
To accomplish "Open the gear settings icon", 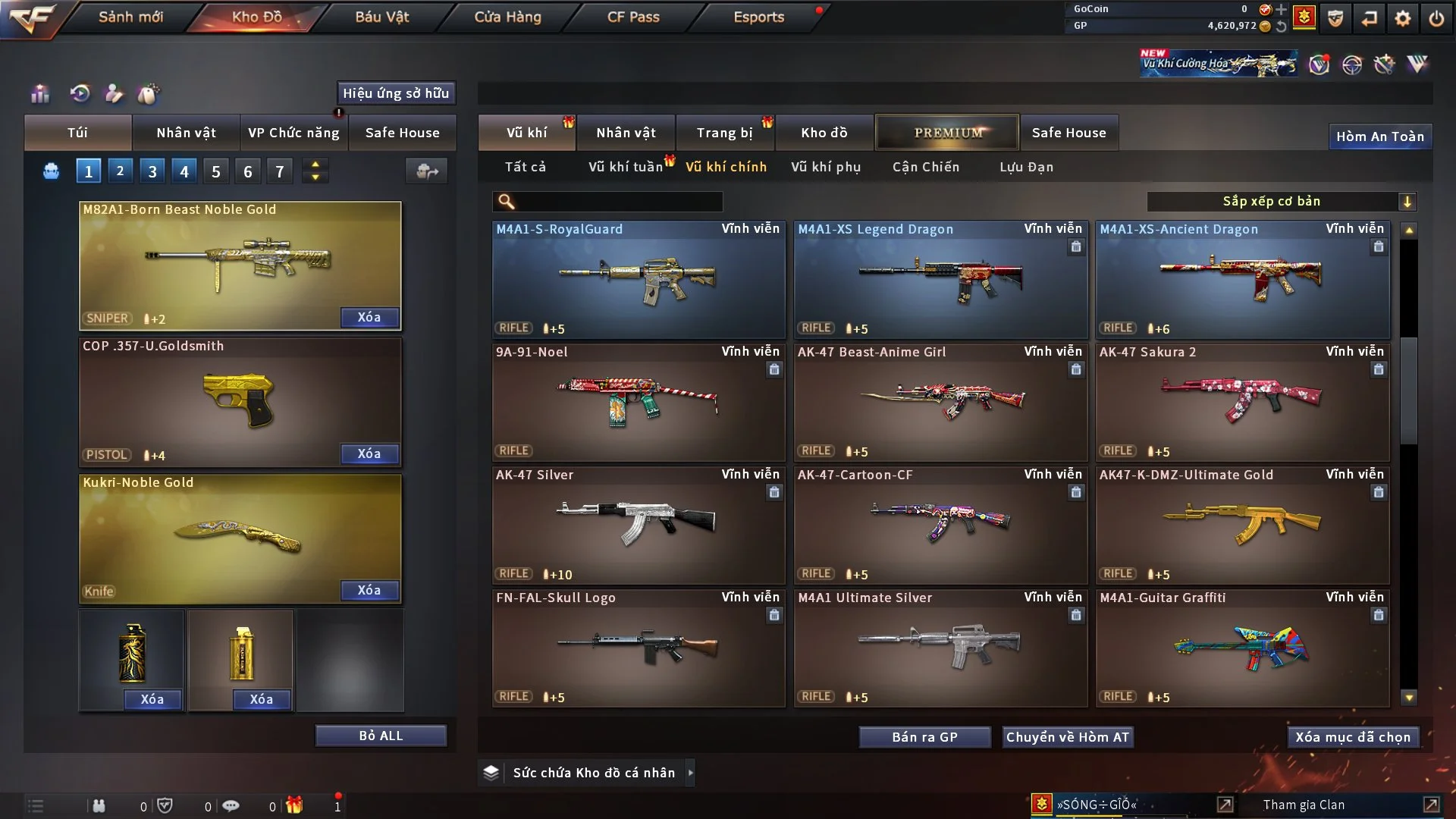I will click(x=1402, y=18).
